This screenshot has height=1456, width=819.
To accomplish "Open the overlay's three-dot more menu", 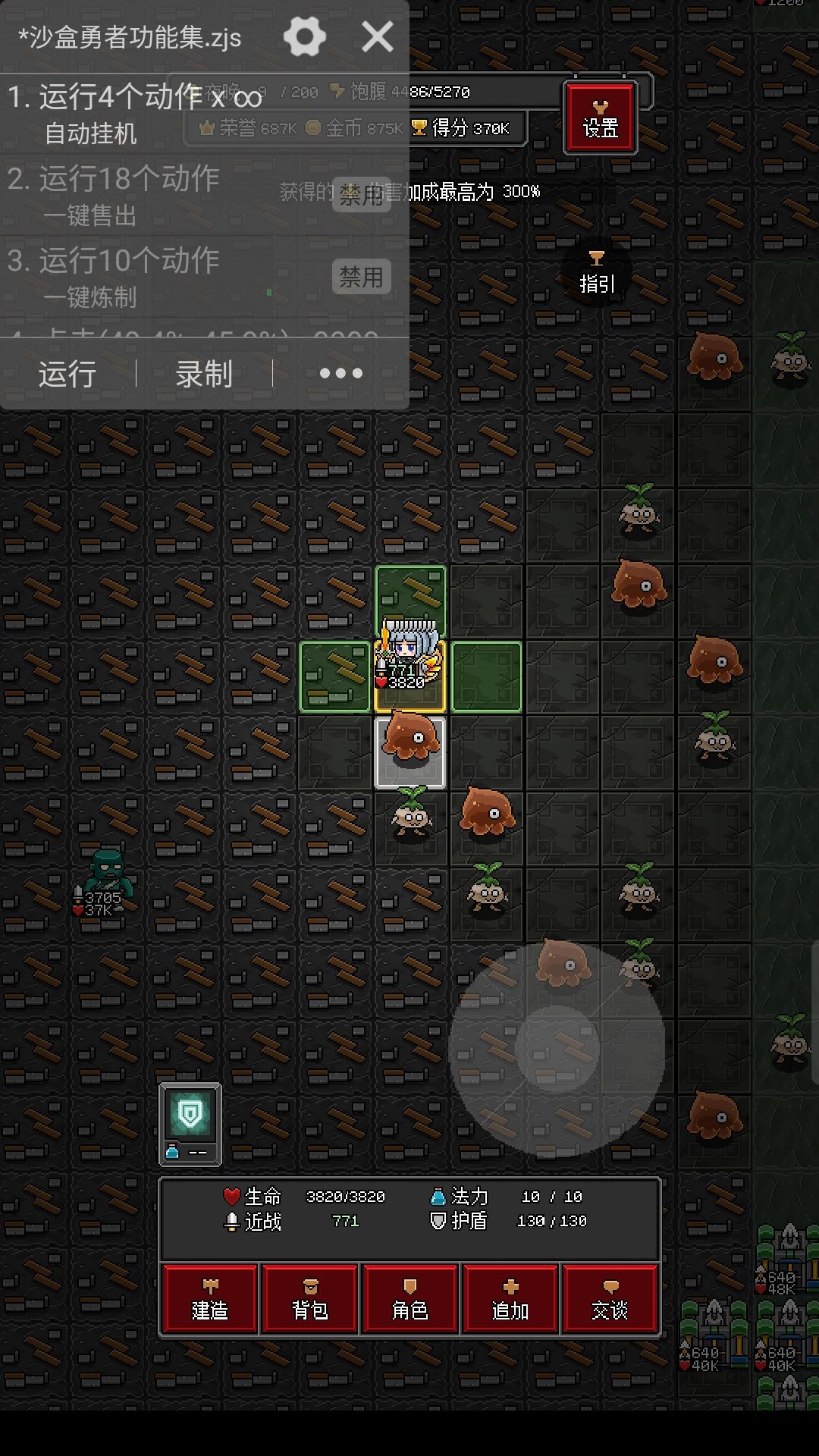I will tap(340, 374).
